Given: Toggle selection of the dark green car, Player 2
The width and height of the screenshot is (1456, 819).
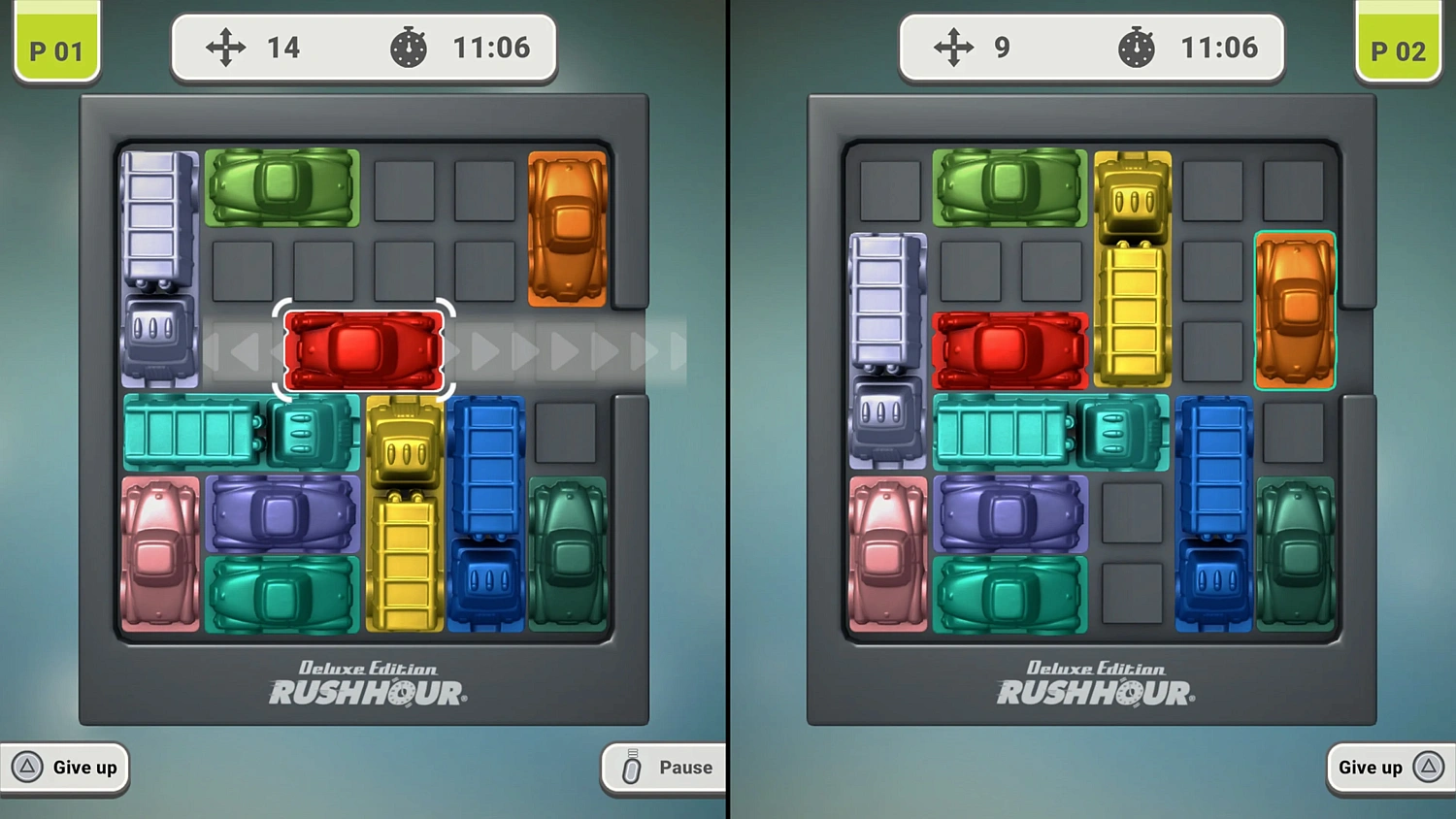Looking at the screenshot, I should tap(1296, 553).
